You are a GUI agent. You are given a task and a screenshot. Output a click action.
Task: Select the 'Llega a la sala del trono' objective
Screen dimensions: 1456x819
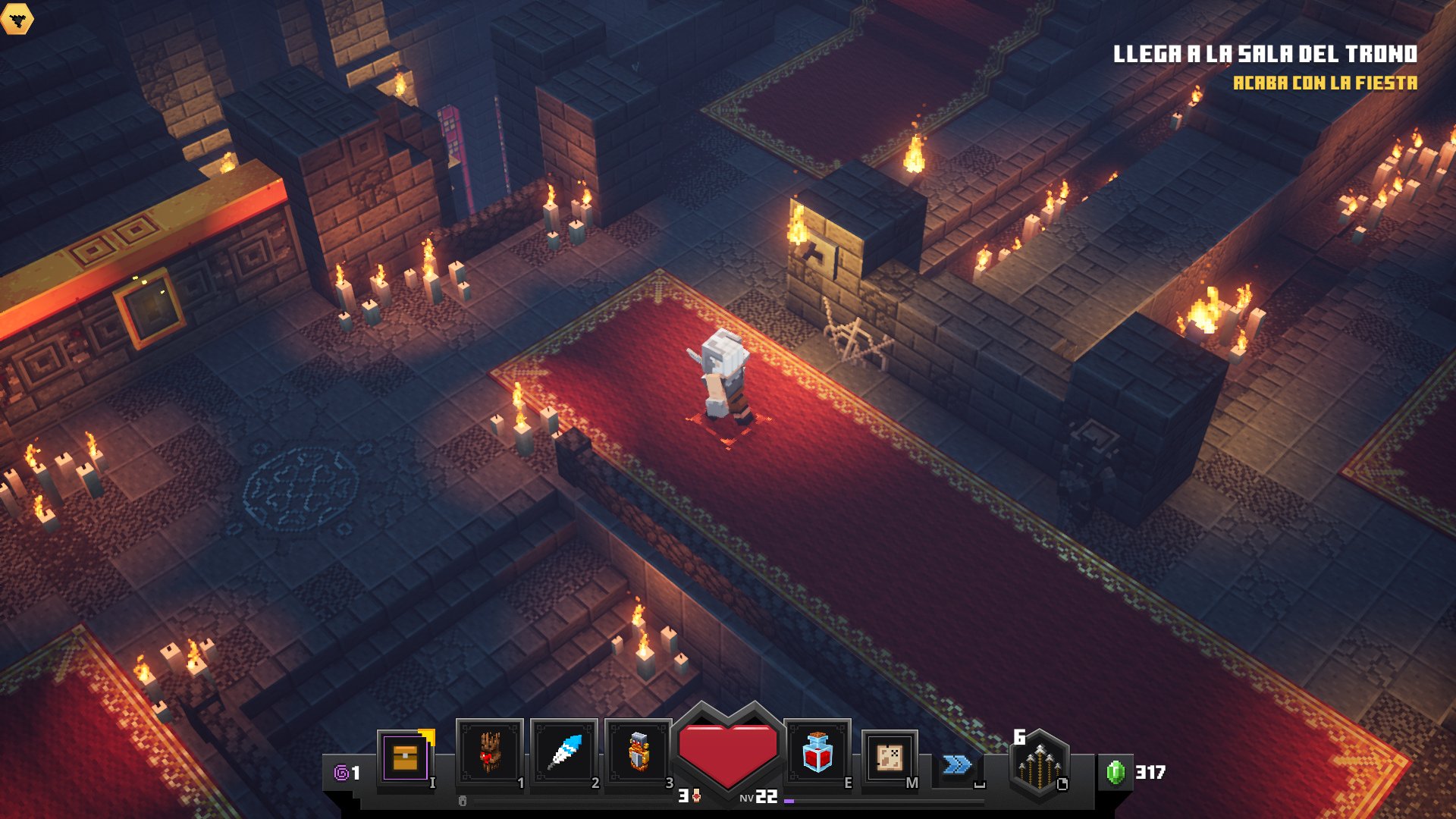point(1265,54)
